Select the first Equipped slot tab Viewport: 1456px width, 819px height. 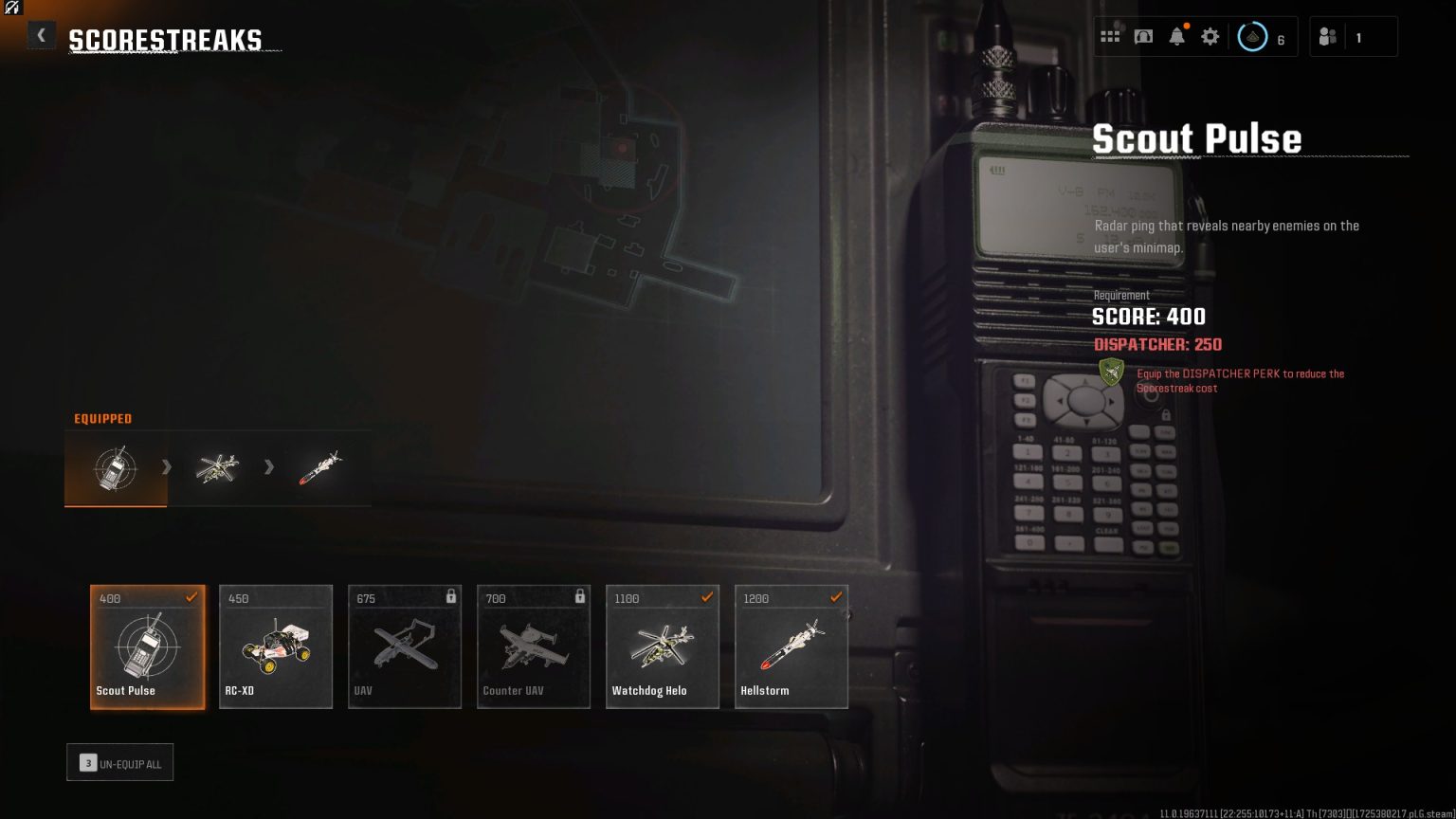click(116, 466)
